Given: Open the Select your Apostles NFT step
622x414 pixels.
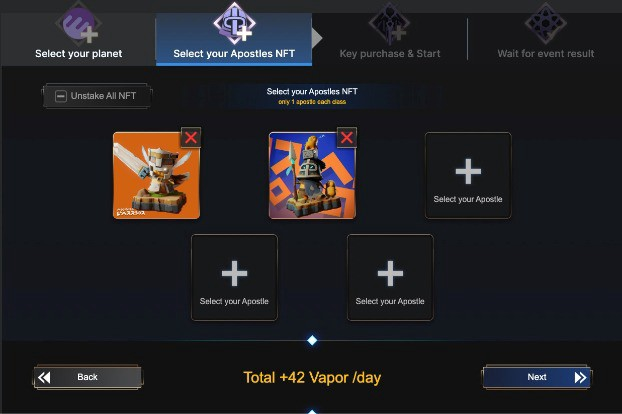Looking at the screenshot, I should coord(234,38).
